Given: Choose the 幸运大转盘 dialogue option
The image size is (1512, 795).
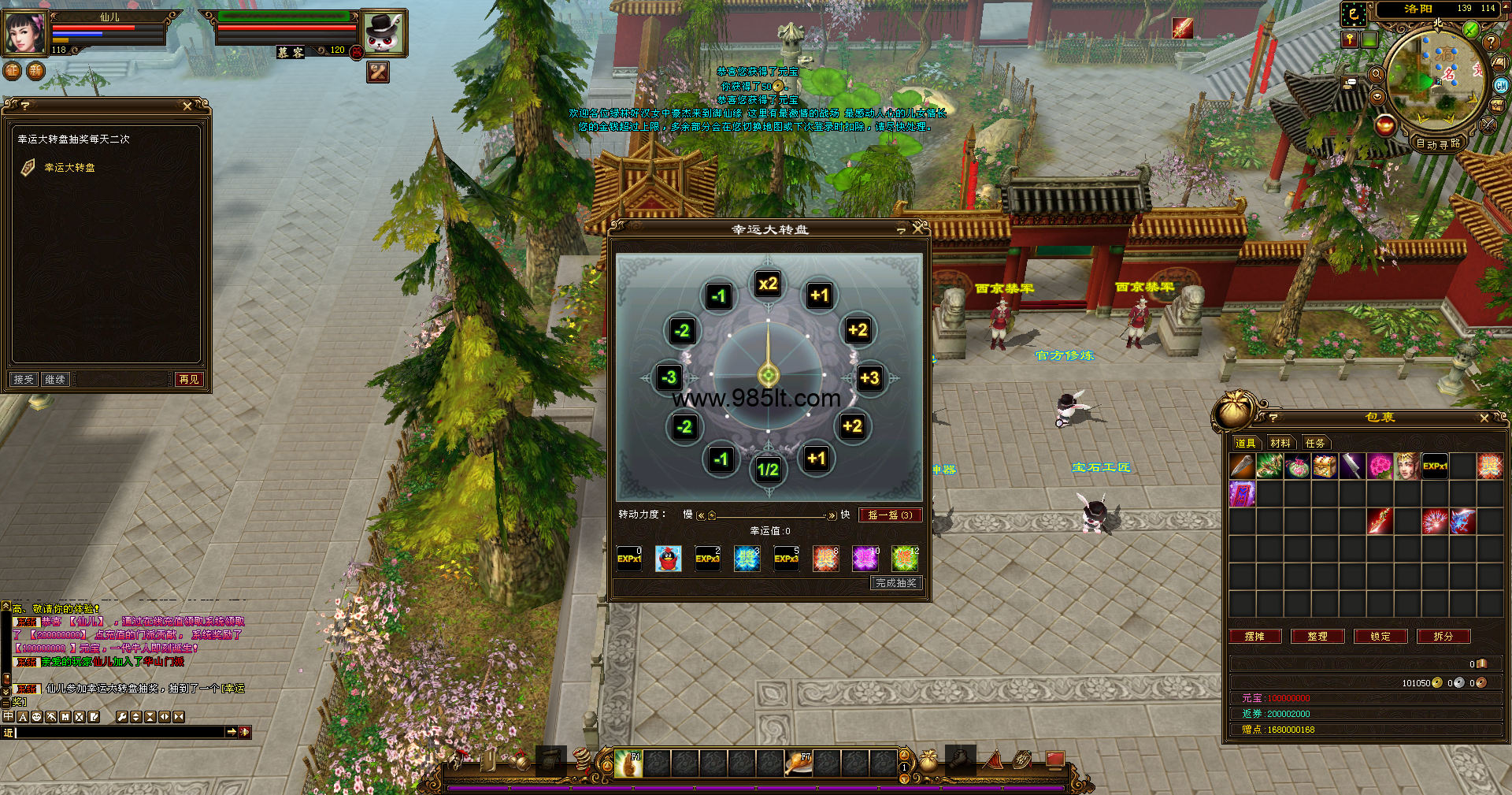Looking at the screenshot, I should (x=69, y=167).
